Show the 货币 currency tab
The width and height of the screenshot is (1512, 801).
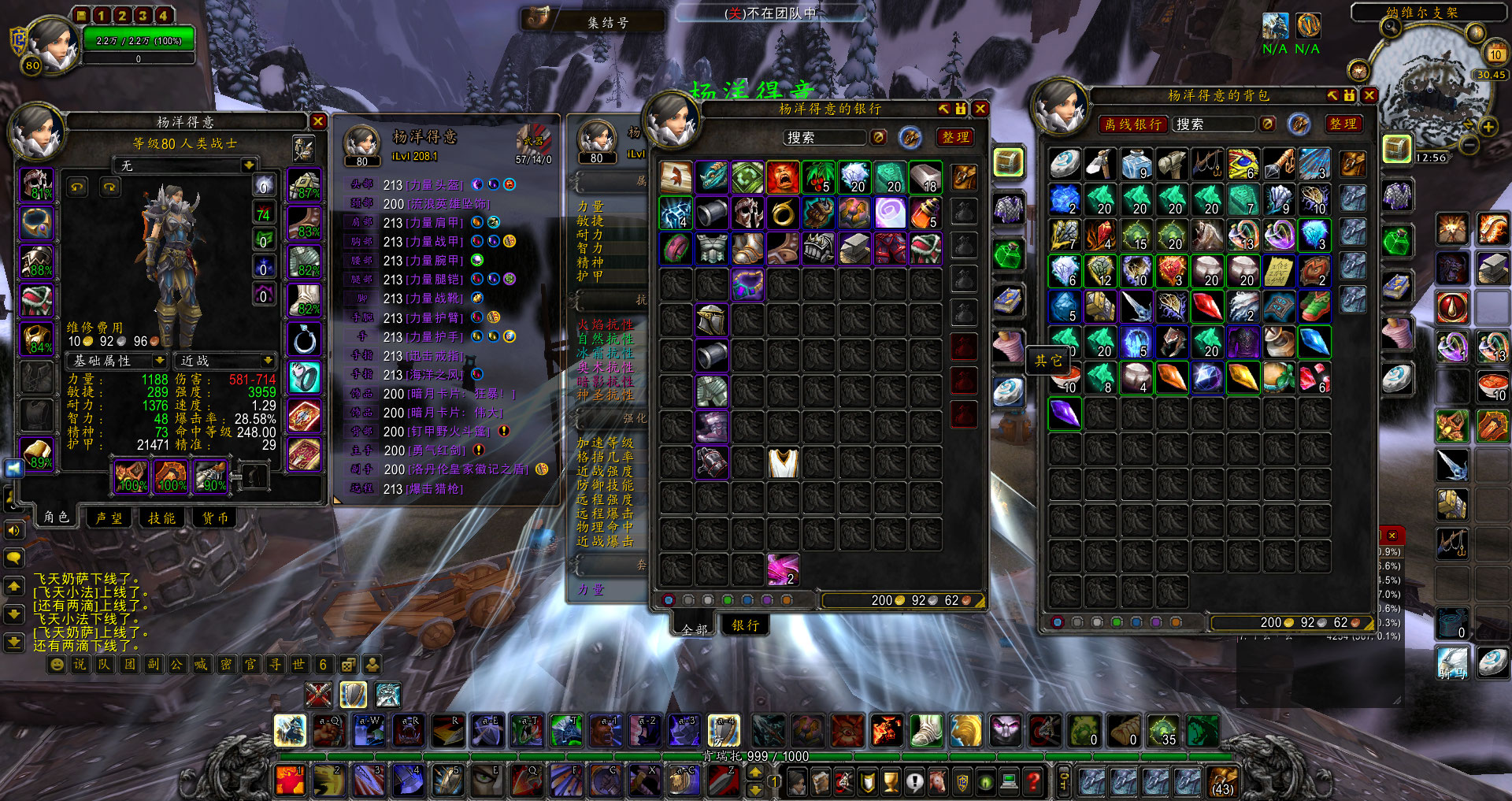[215, 517]
